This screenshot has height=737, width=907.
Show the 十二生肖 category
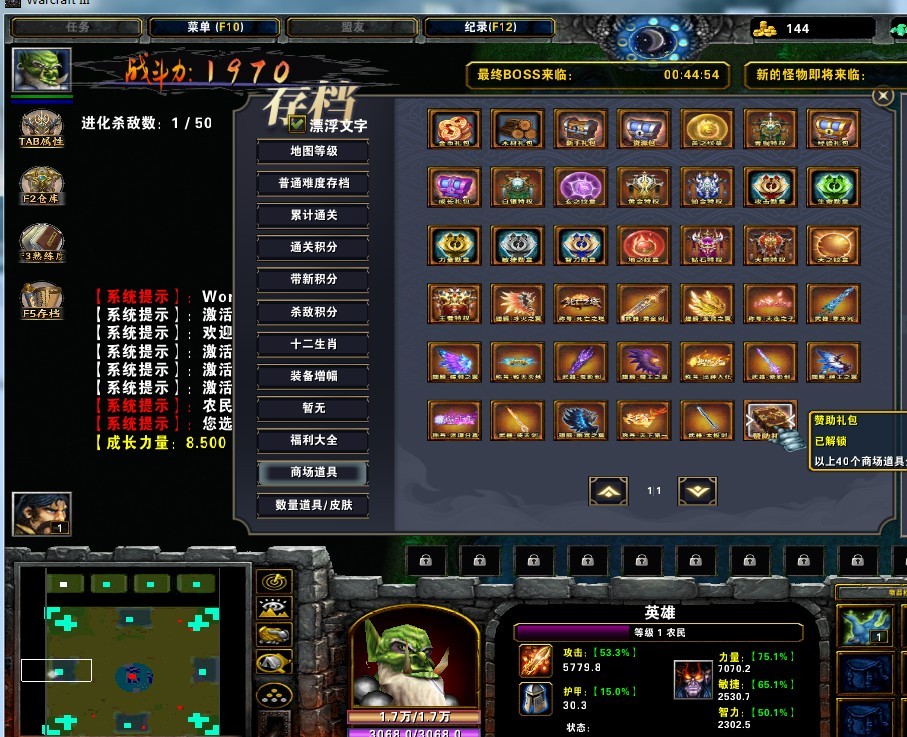point(313,344)
